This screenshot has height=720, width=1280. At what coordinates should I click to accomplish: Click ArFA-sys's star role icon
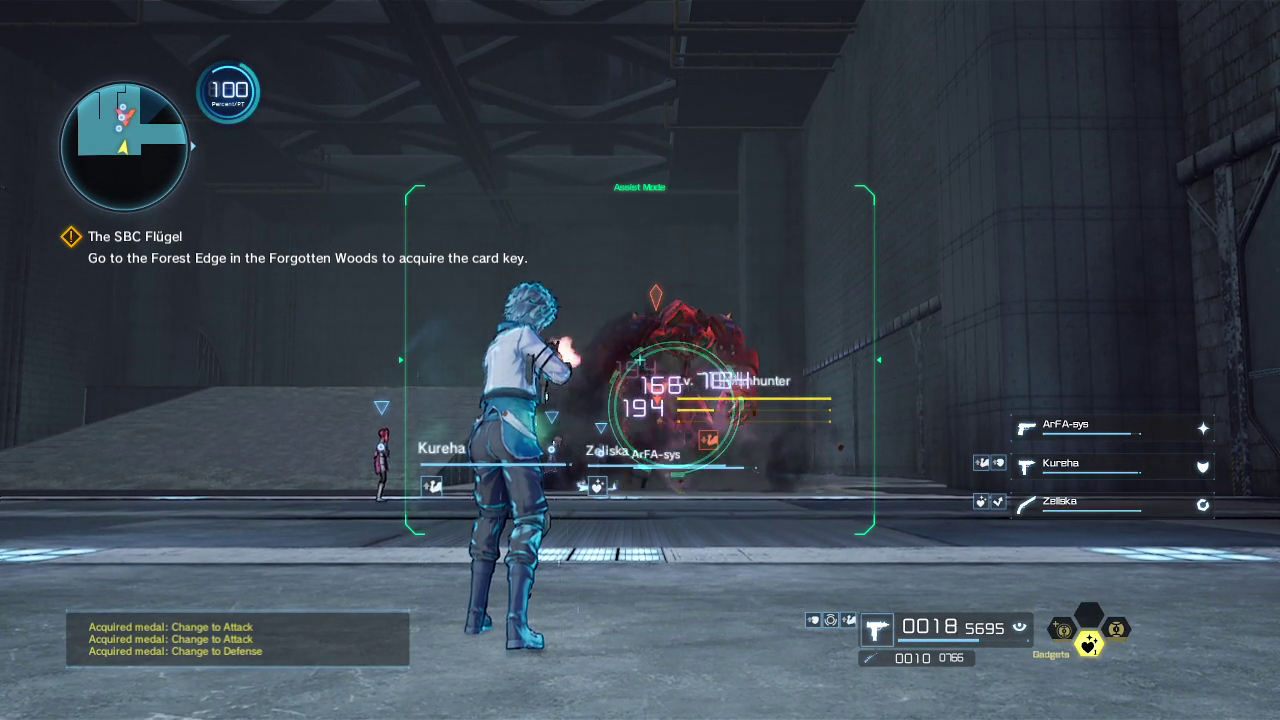click(x=1203, y=428)
